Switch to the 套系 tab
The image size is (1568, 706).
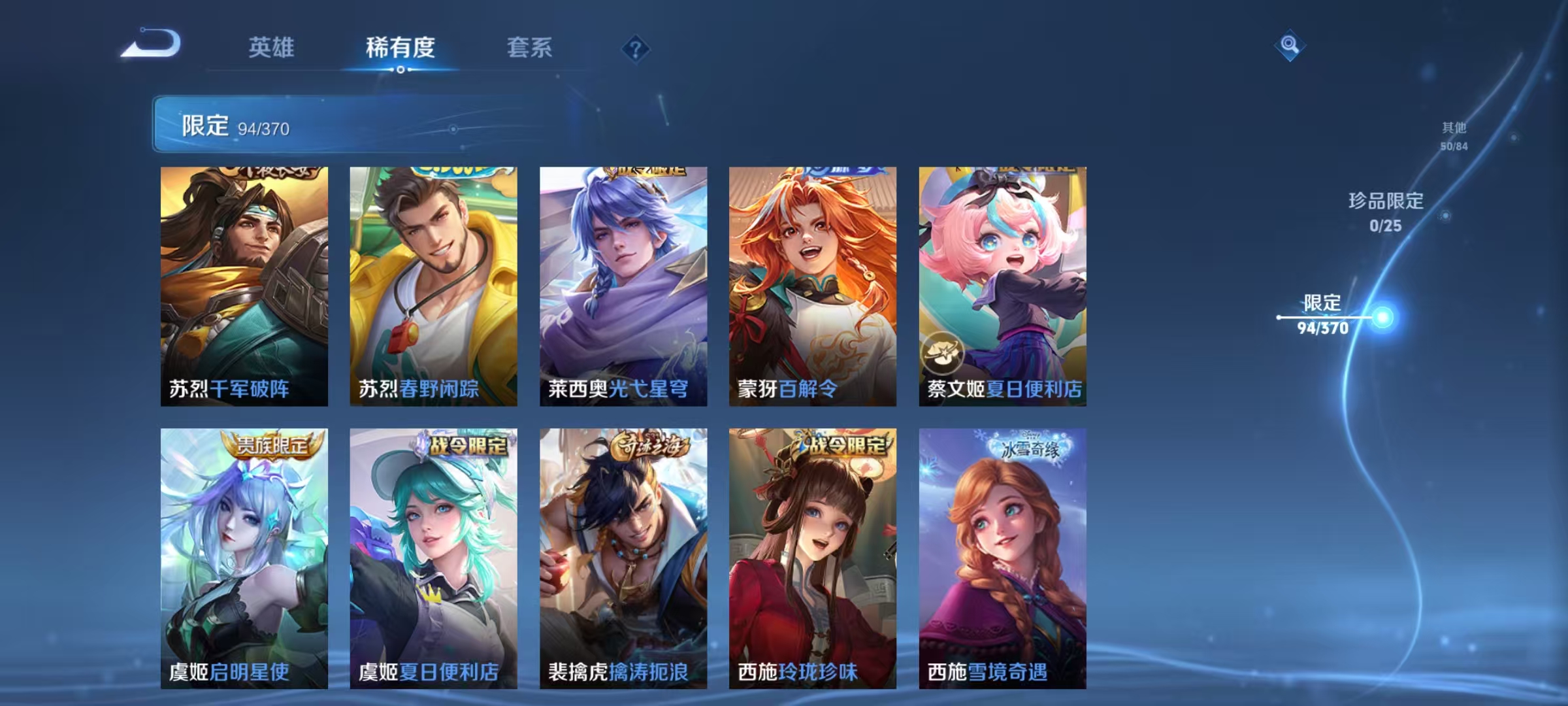pyautogui.click(x=531, y=48)
